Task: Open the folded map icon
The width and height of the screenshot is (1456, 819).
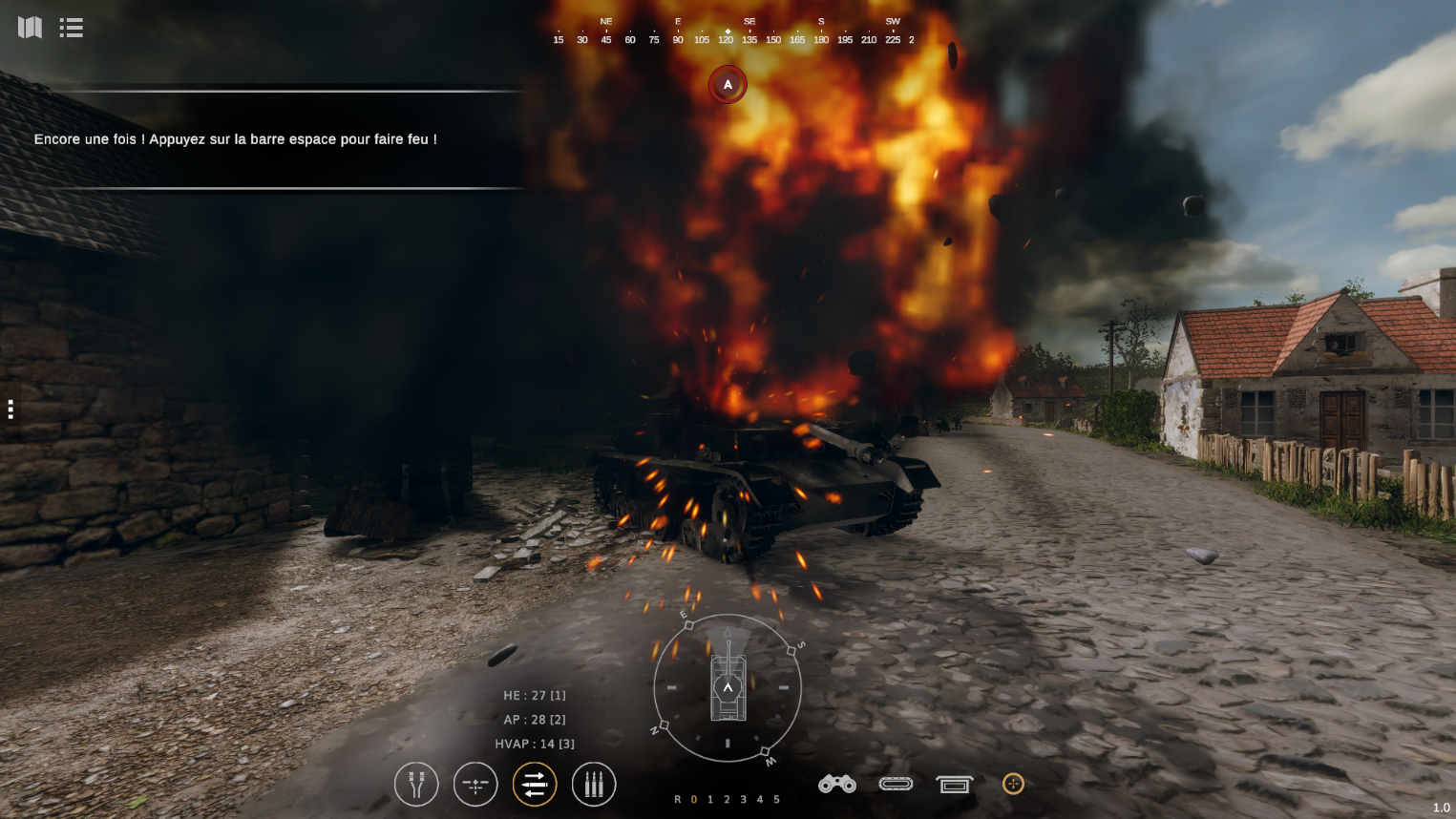Action: pos(30,28)
